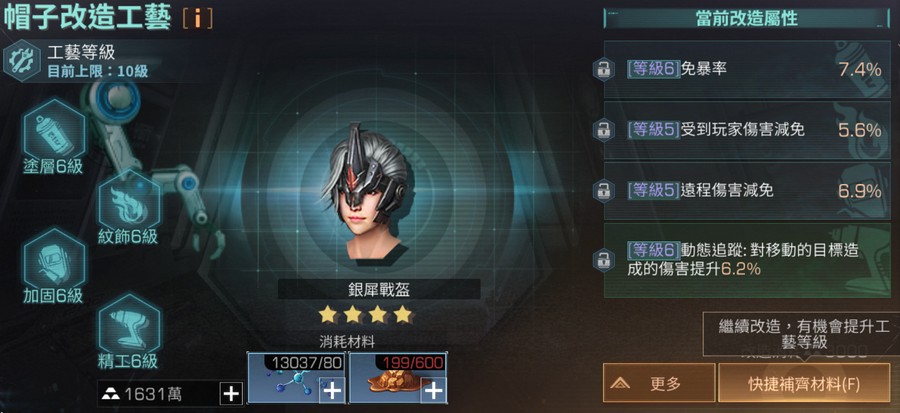Image resolution: width=900 pixels, height=413 pixels.
Task: Toggle lock on 動態追蹤 attribute
Action: 603,260
